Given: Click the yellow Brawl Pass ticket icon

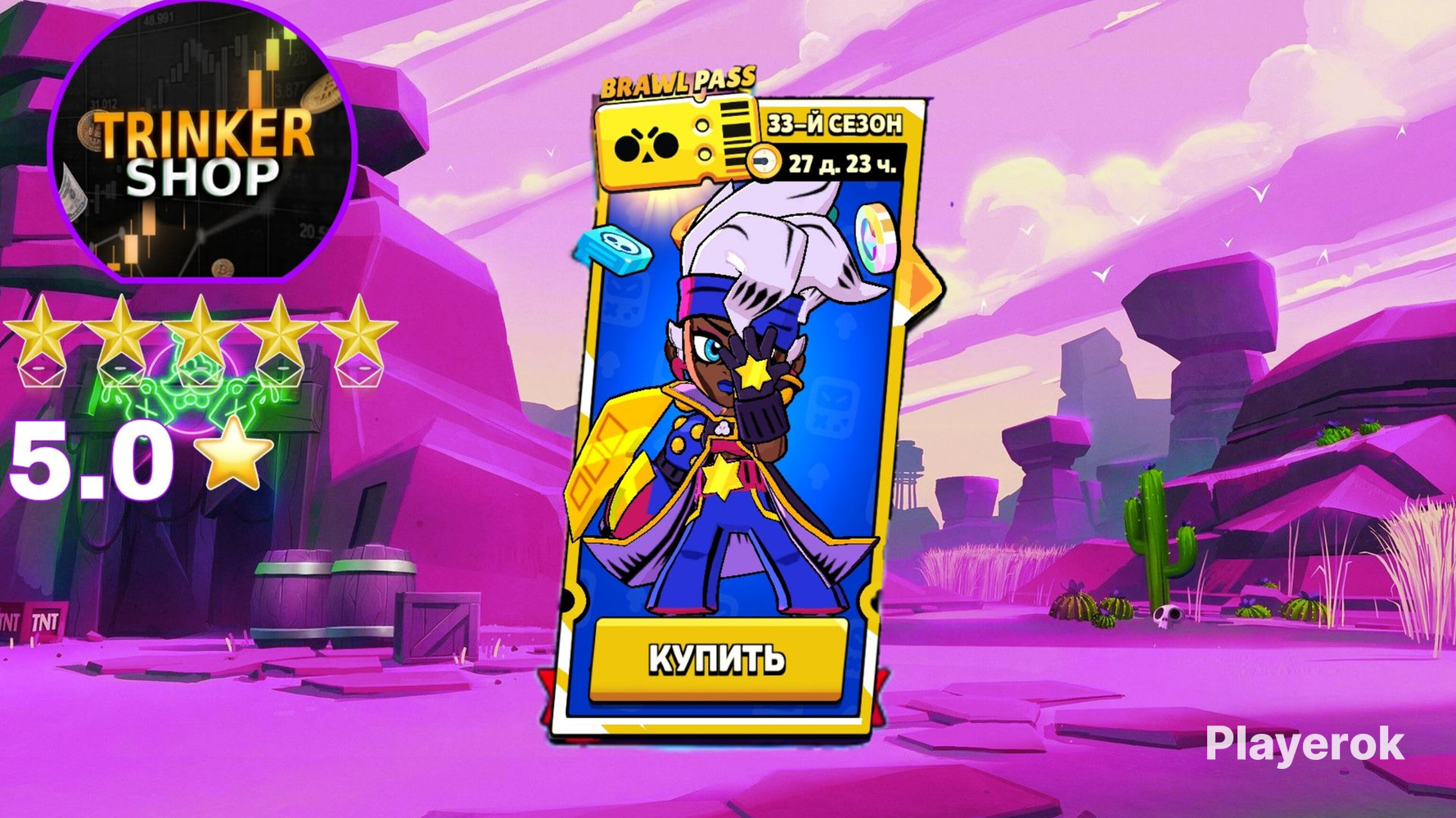Looking at the screenshot, I should tap(671, 143).
